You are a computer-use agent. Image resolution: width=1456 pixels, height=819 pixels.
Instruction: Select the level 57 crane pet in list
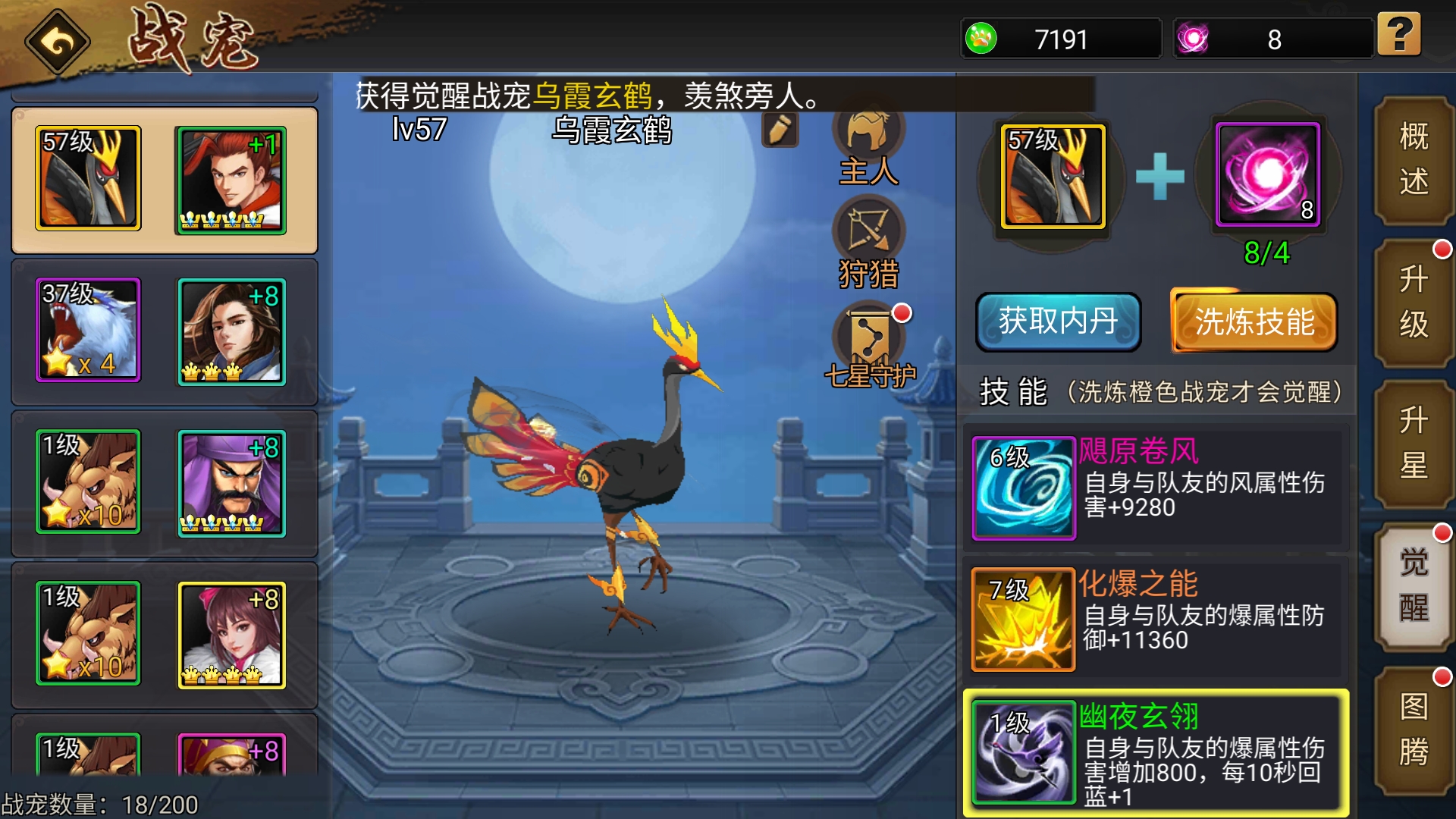pyautogui.click(x=88, y=178)
